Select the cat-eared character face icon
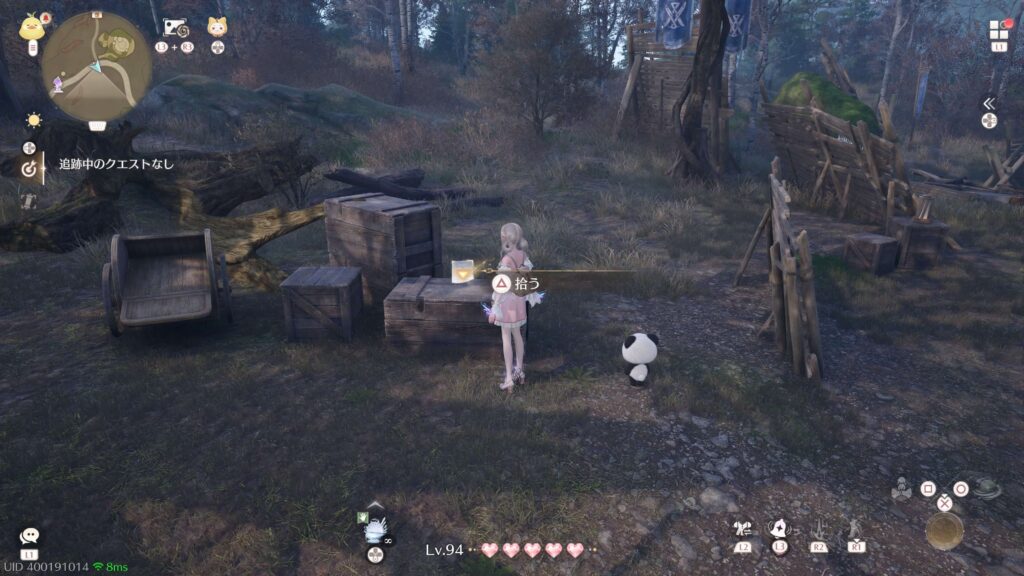This screenshot has height=576, width=1024. (217, 28)
